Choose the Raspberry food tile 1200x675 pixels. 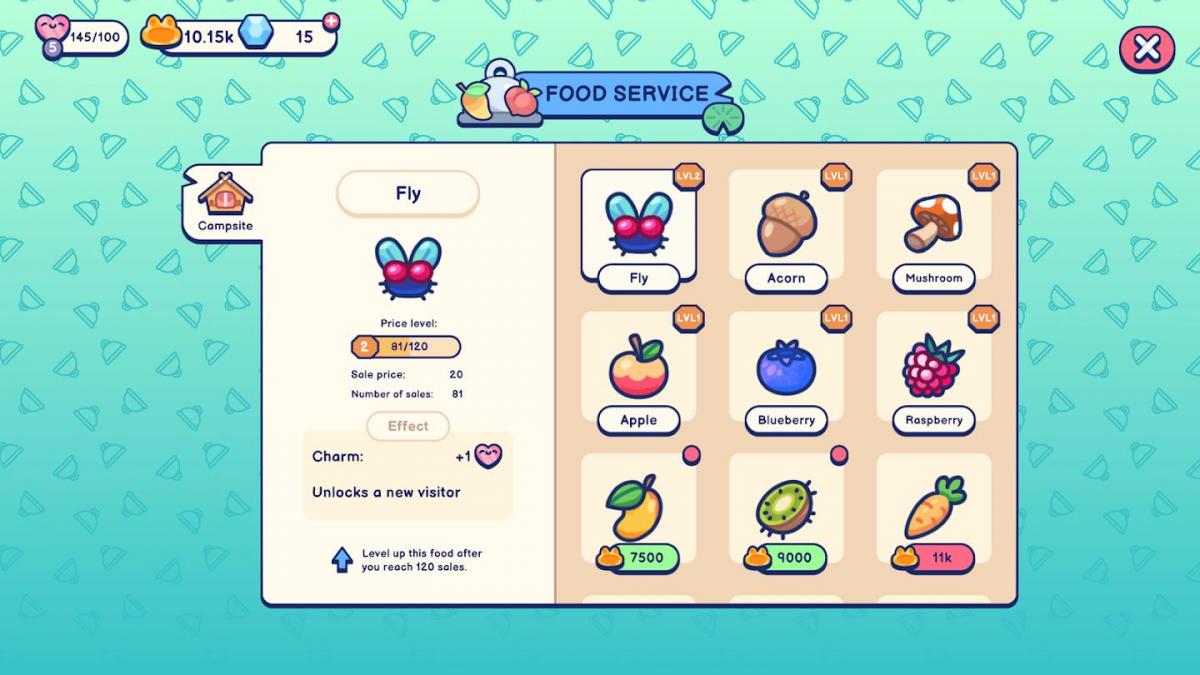933,370
